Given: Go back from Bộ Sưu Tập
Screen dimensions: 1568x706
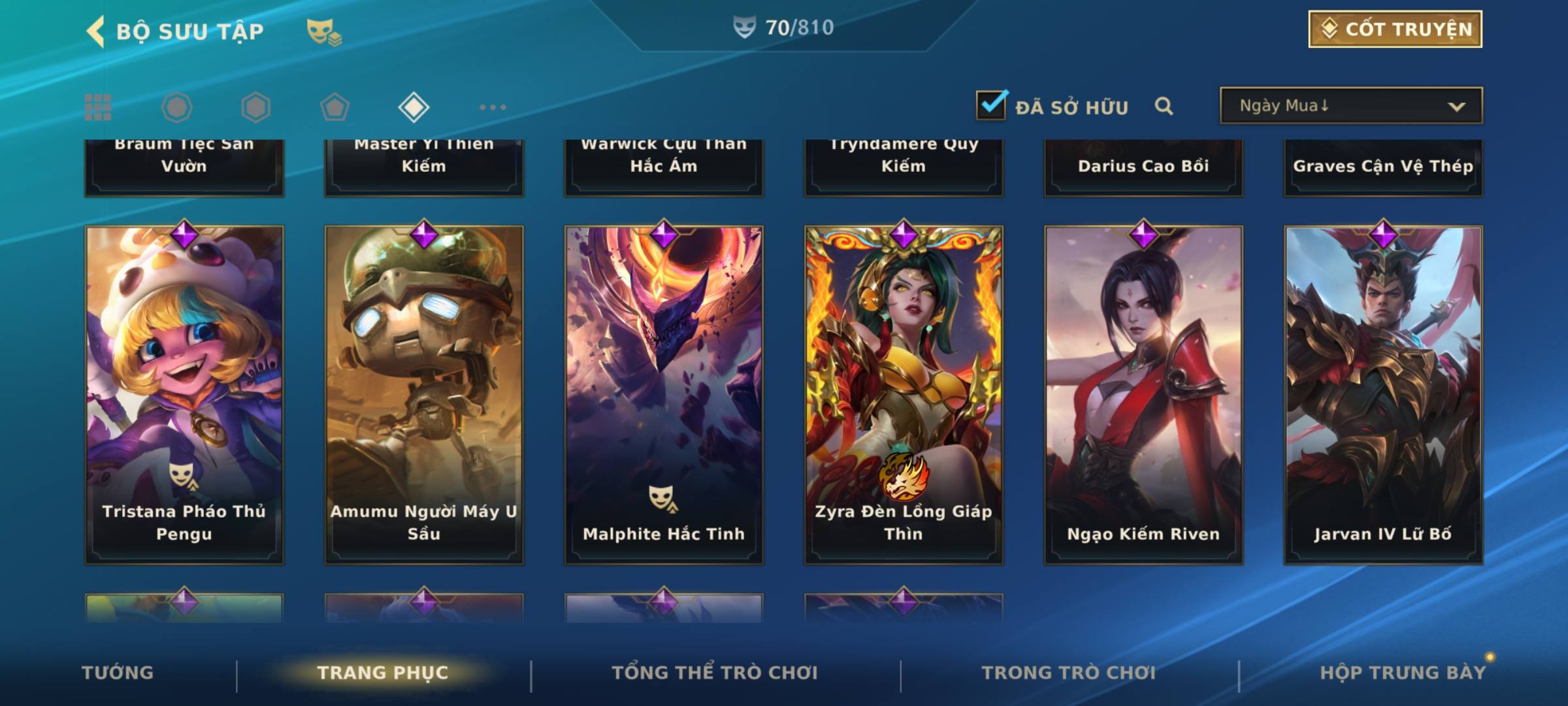Looking at the screenshot, I should coord(96,31).
